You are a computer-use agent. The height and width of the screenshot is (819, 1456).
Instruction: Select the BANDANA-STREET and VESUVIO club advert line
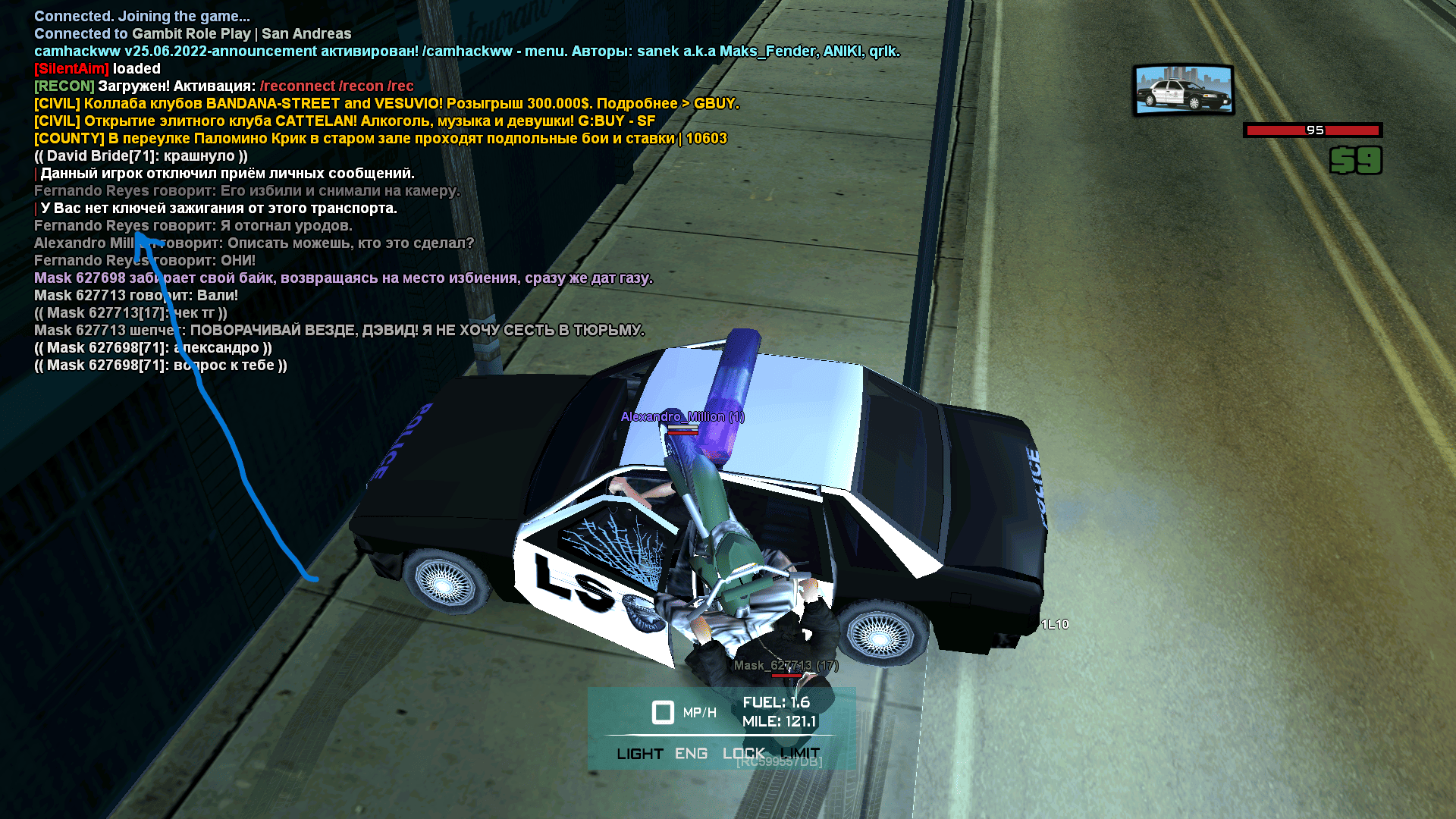pos(386,104)
